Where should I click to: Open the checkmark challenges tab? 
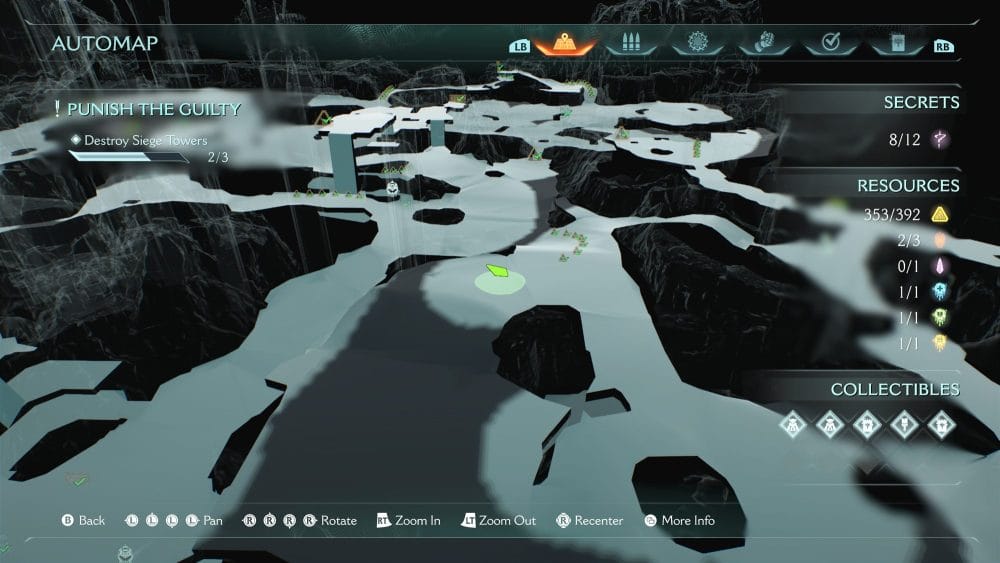(829, 43)
